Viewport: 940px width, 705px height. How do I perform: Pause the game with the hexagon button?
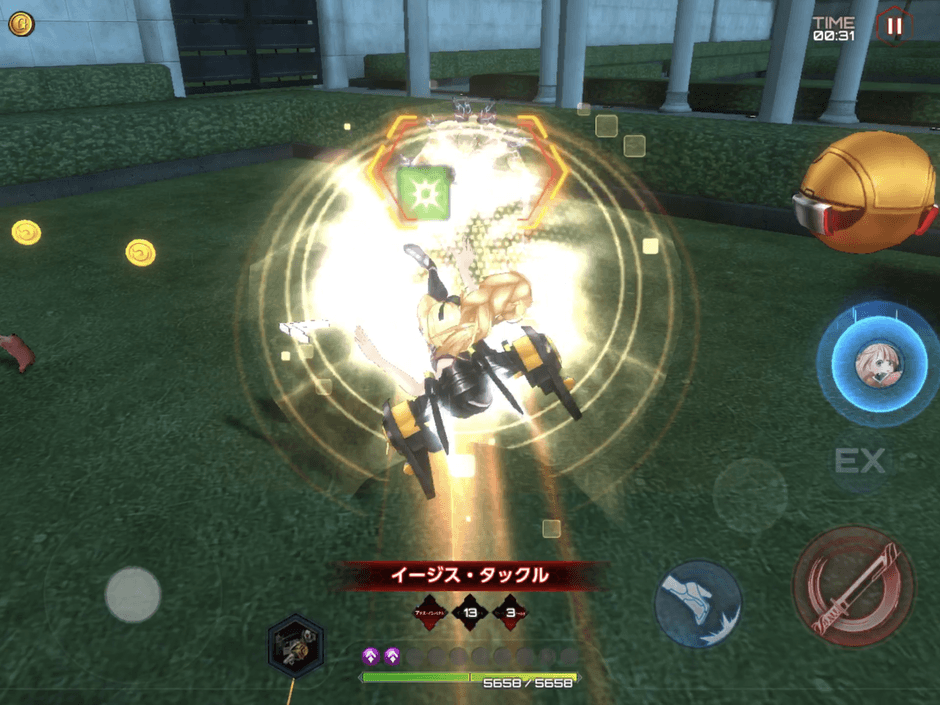coord(893,26)
